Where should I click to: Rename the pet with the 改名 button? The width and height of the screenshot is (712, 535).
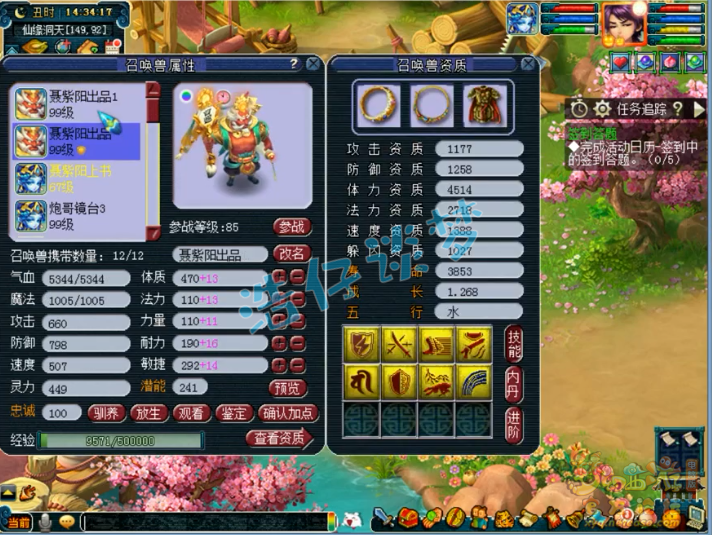[291, 254]
